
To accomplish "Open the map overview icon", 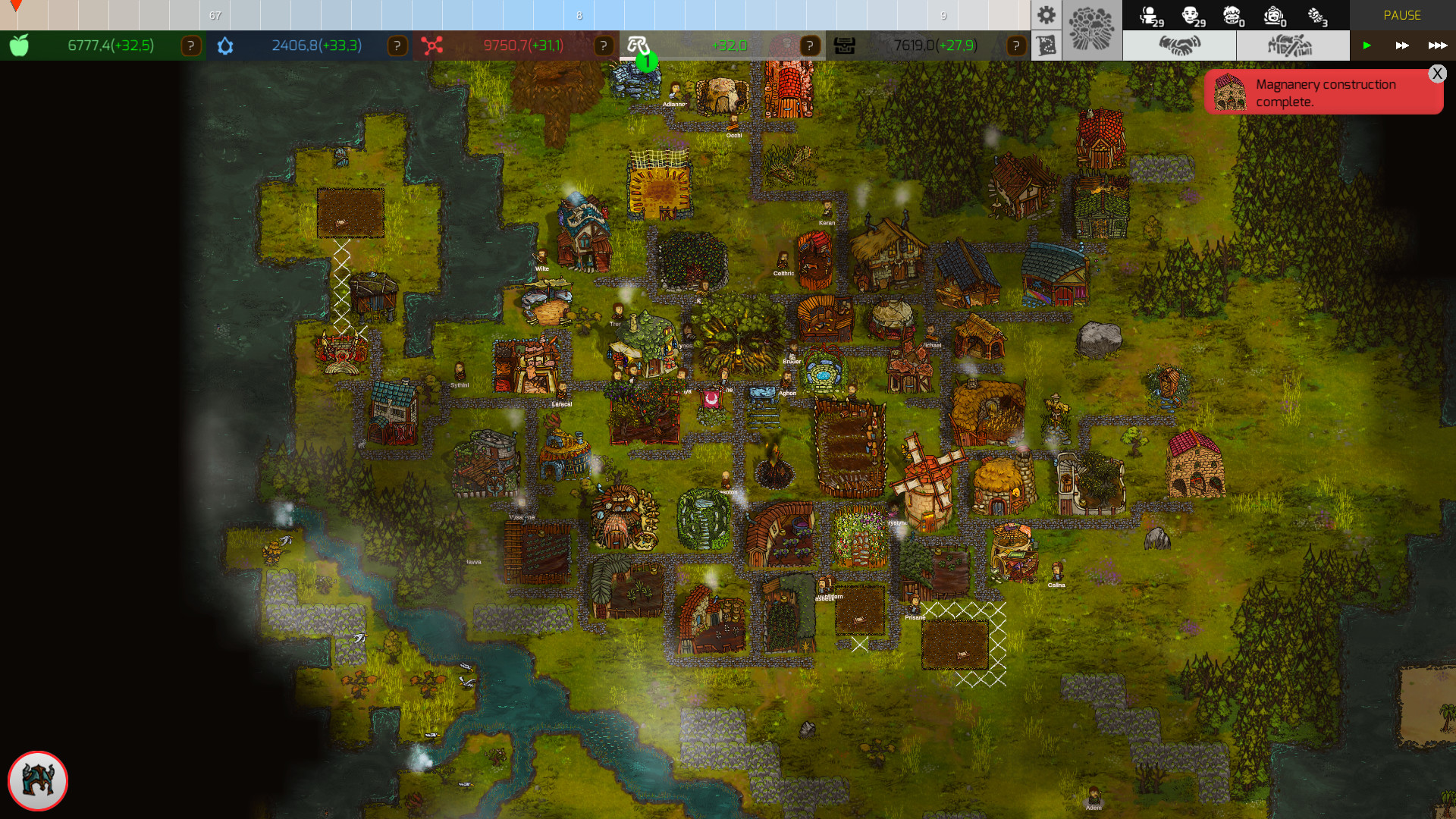I will 1046,45.
